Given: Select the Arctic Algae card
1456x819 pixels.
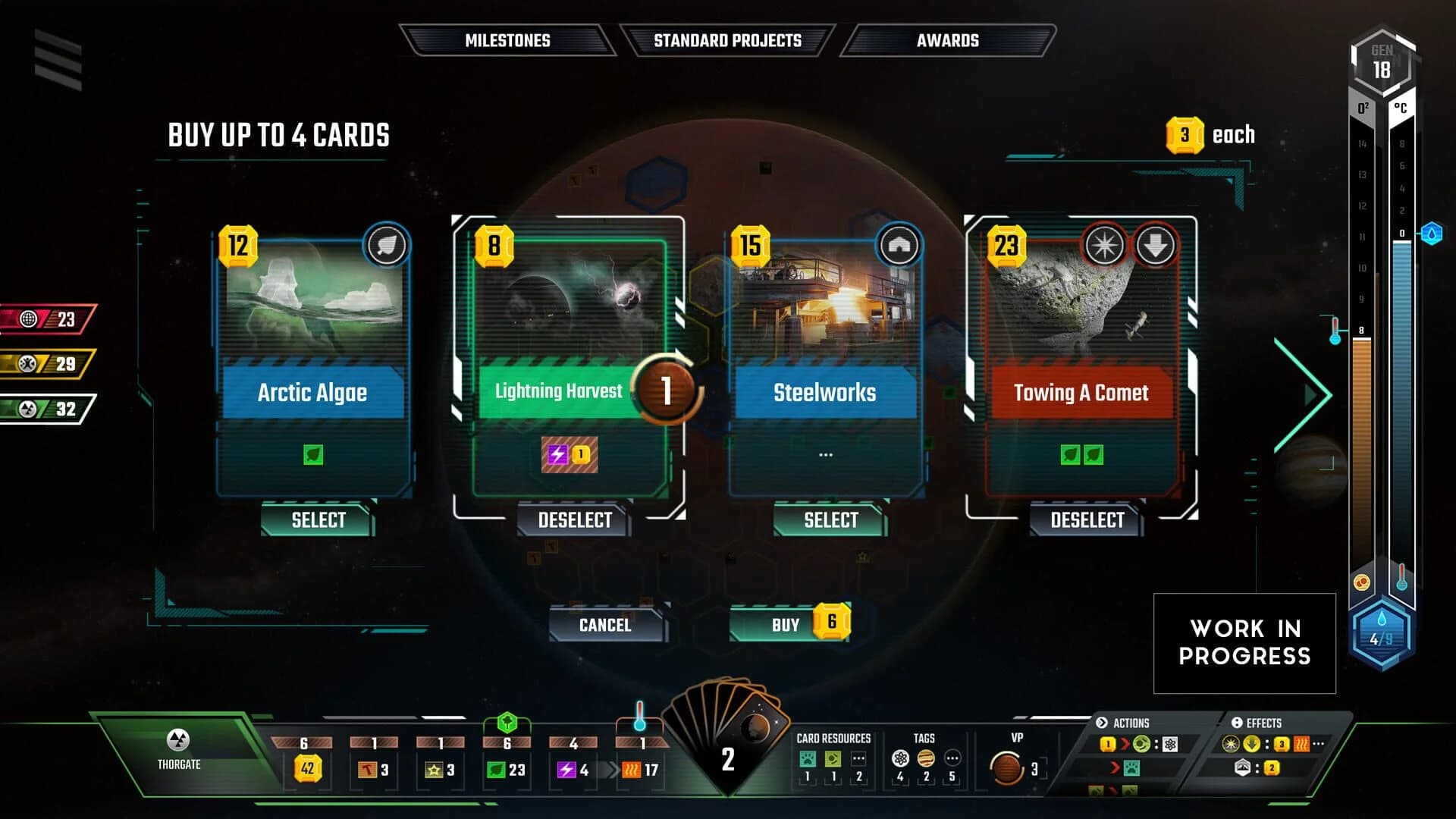Looking at the screenshot, I should pos(318,520).
